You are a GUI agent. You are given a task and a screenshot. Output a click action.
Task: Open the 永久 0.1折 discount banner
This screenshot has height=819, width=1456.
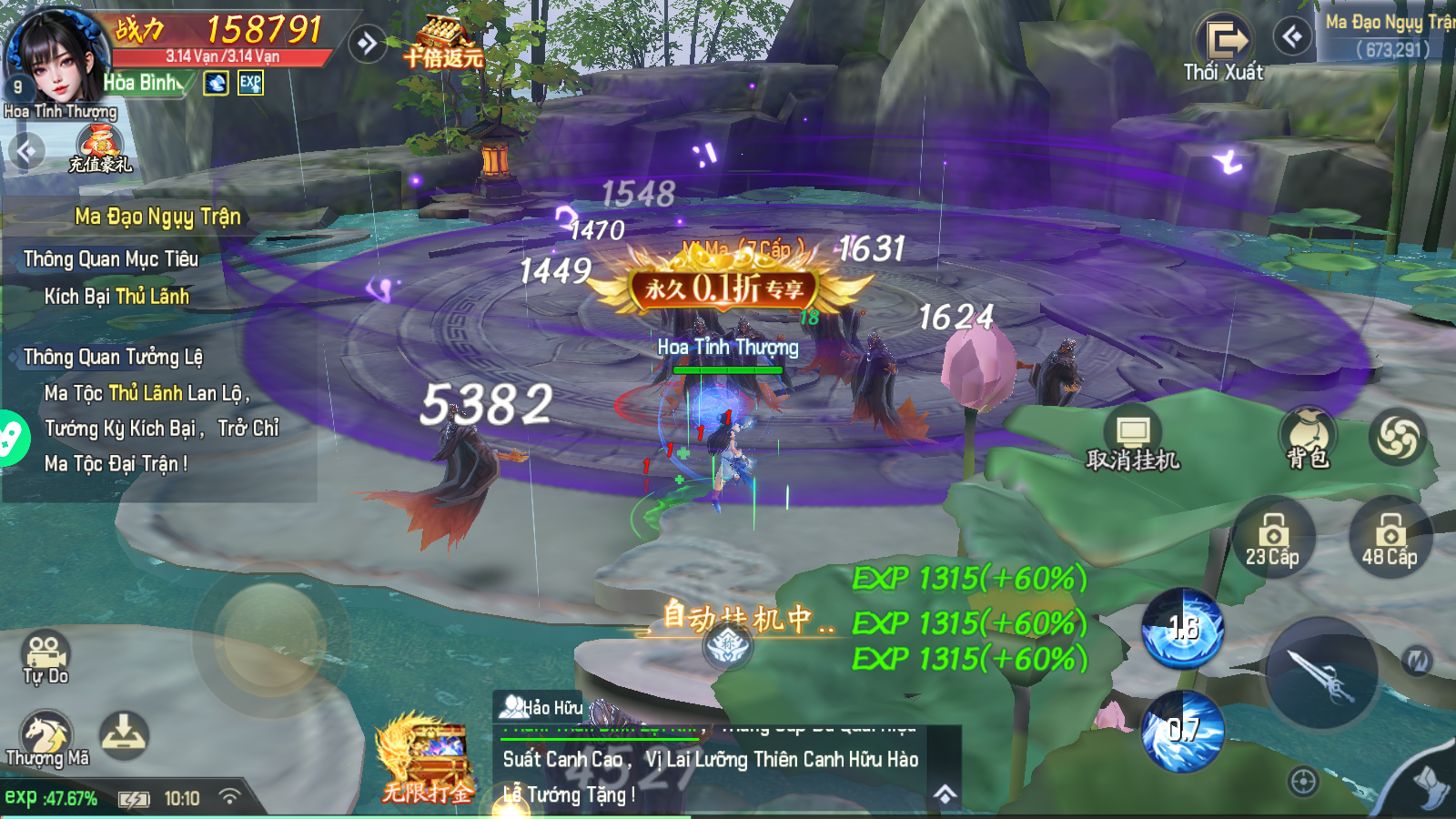click(725, 289)
